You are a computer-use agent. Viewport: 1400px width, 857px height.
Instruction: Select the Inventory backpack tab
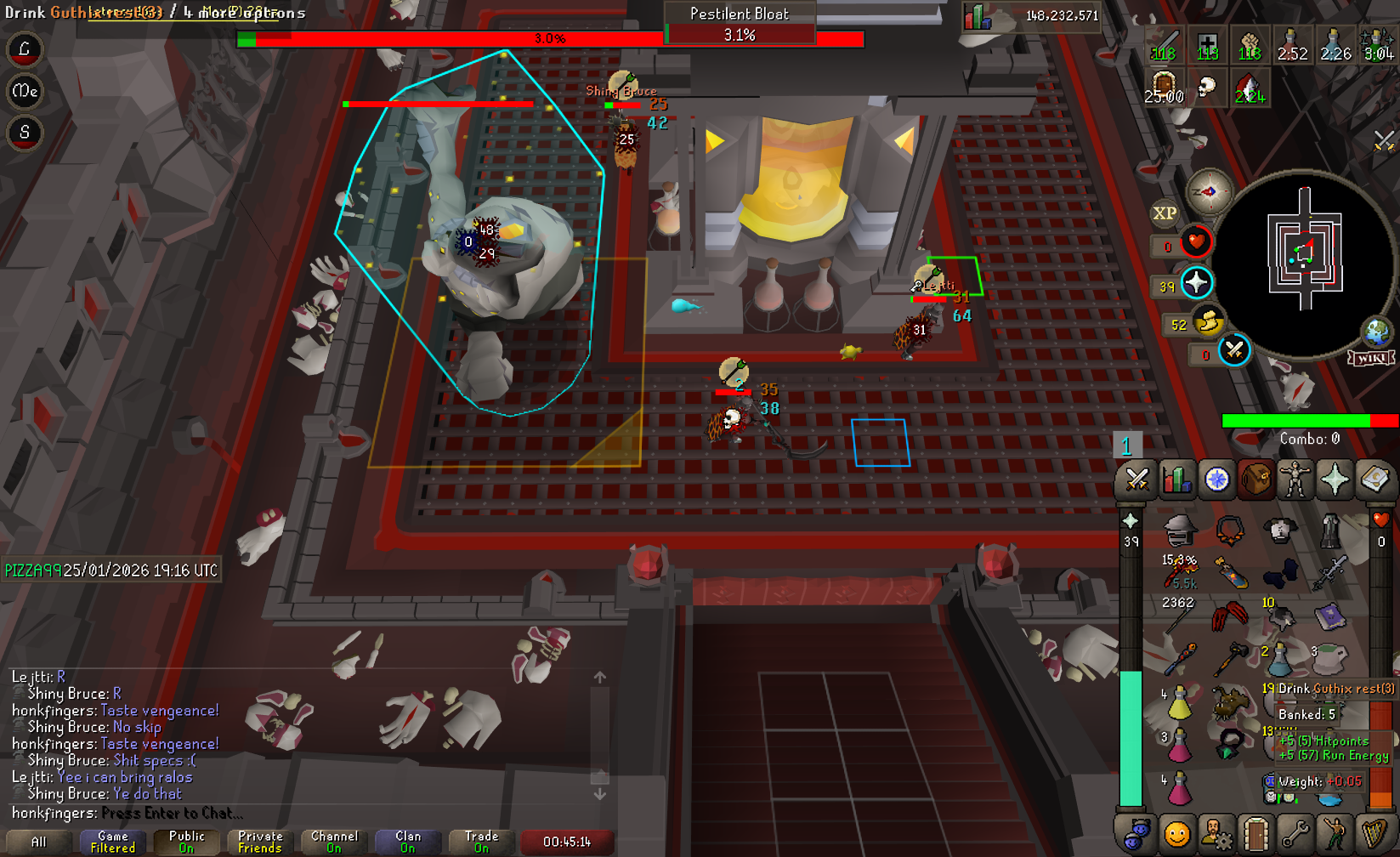coord(1255,480)
